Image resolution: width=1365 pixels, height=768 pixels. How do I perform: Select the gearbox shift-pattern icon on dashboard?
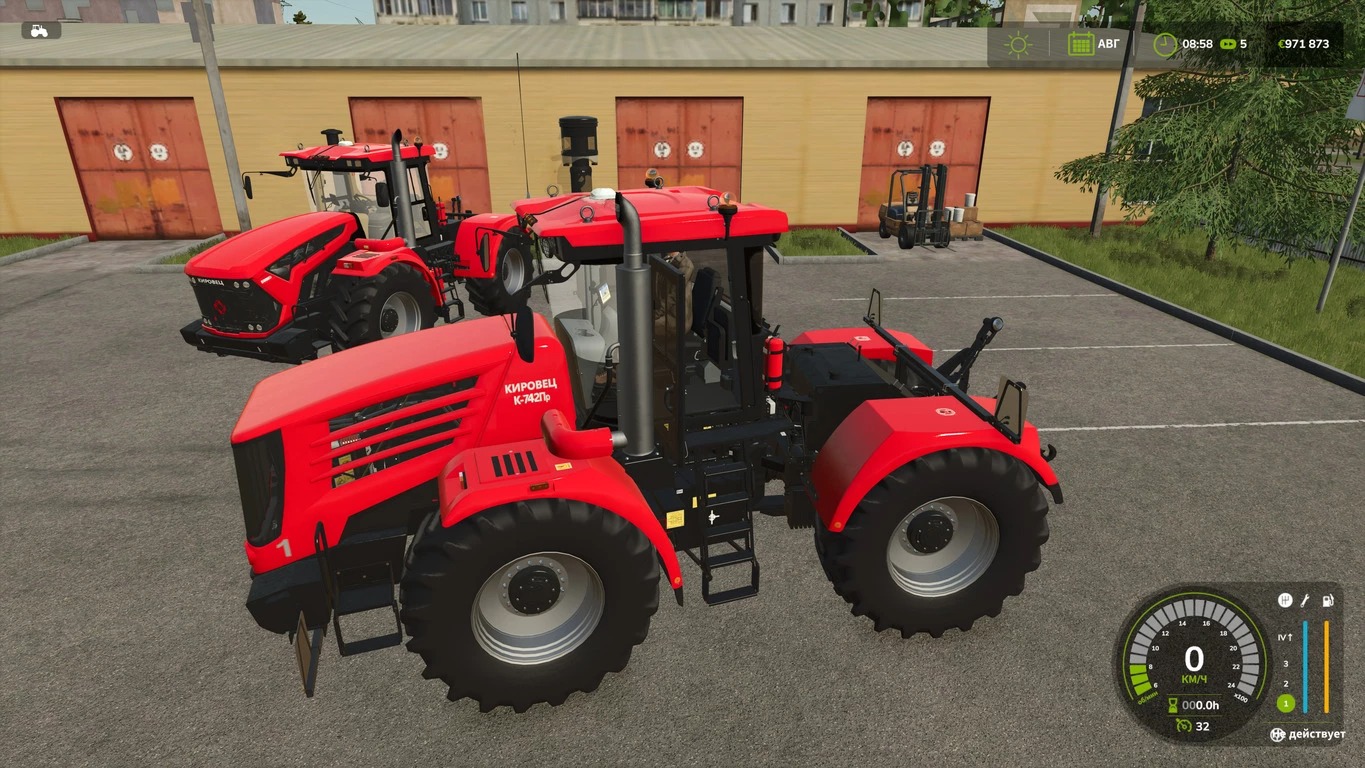[x=1287, y=602]
